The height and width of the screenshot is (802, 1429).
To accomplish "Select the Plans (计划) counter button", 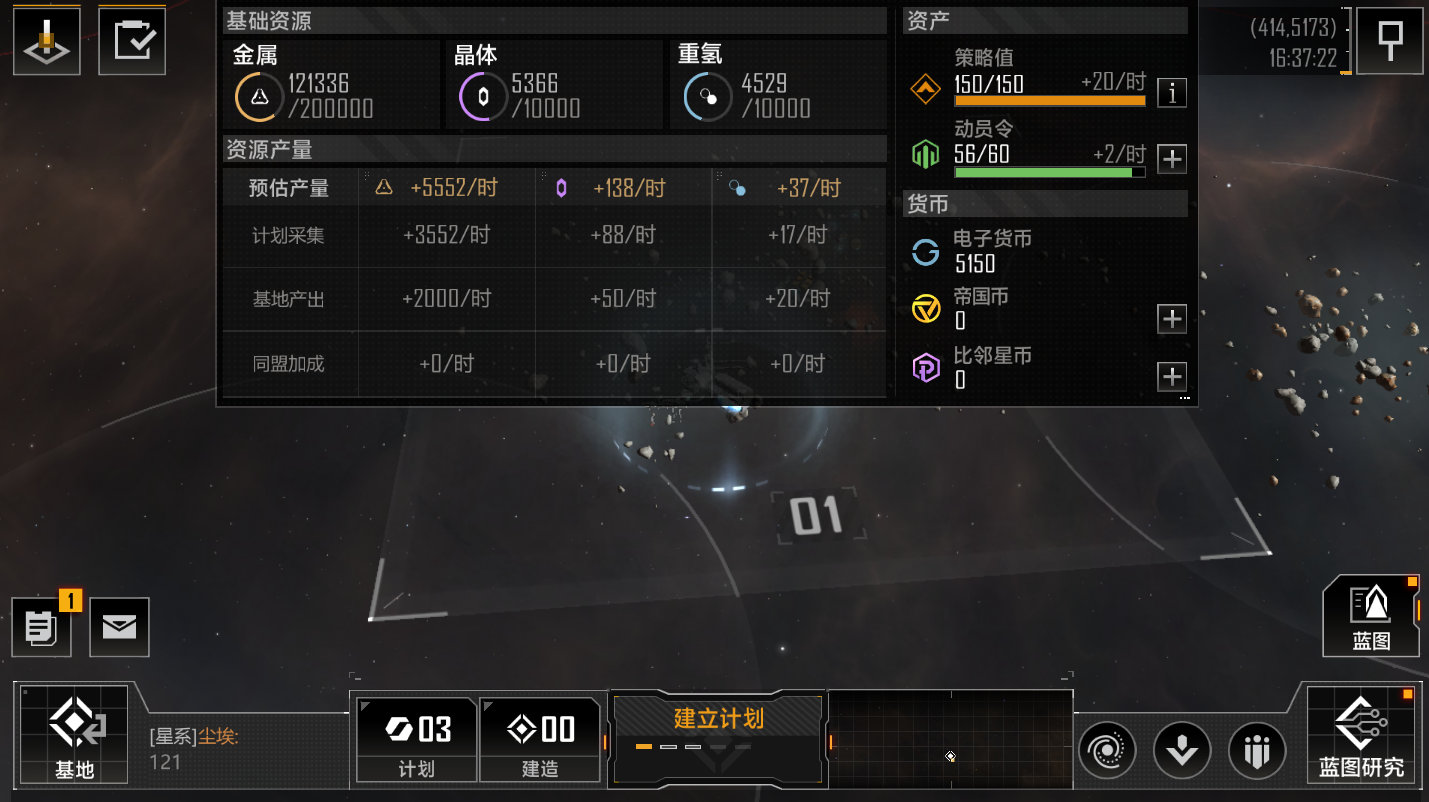I will point(416,739).
